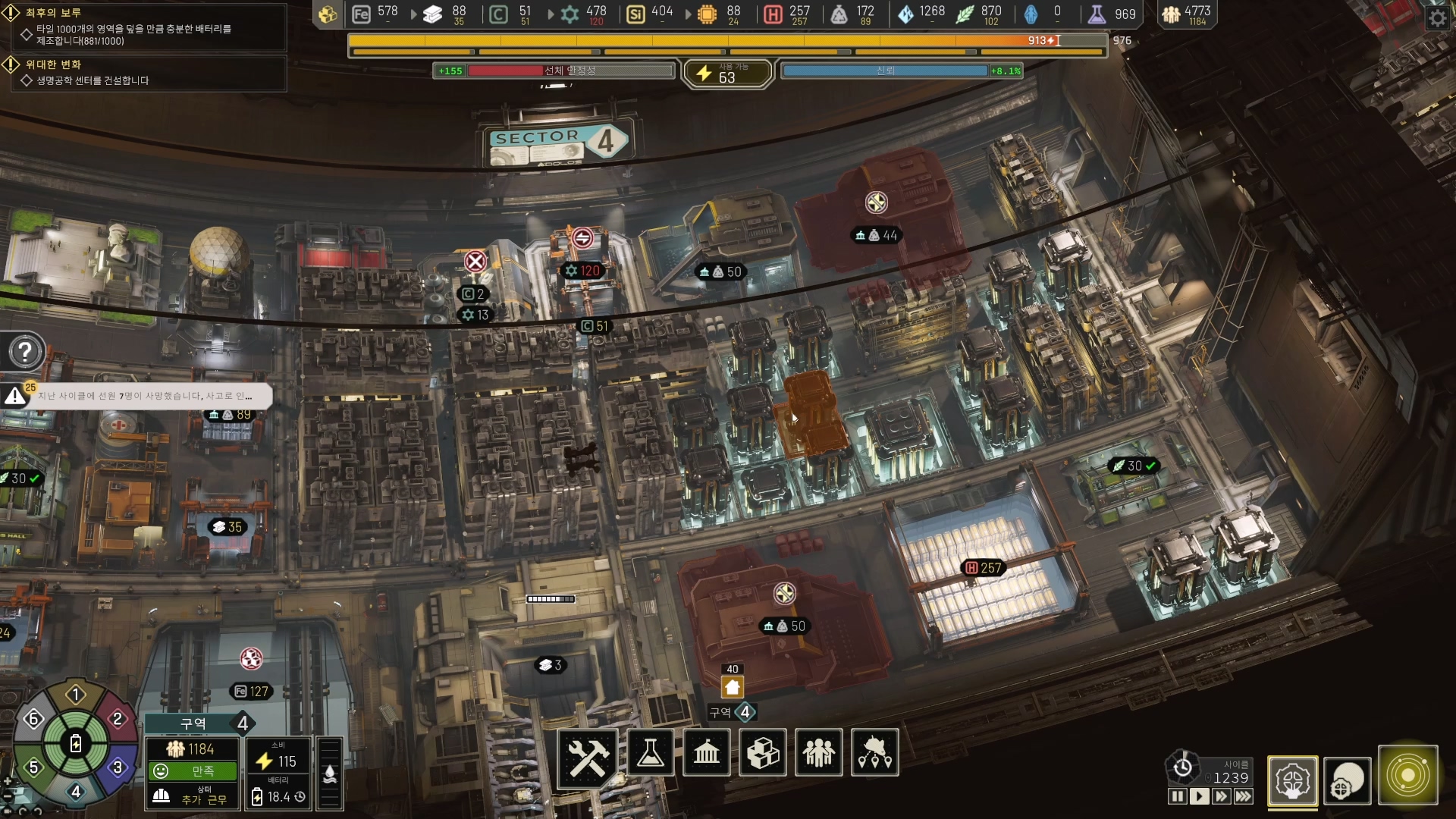Screen dimensions: 1456x819
Task: Open the crew population menu
Action: pyautogui.click(x=819, y=753)
